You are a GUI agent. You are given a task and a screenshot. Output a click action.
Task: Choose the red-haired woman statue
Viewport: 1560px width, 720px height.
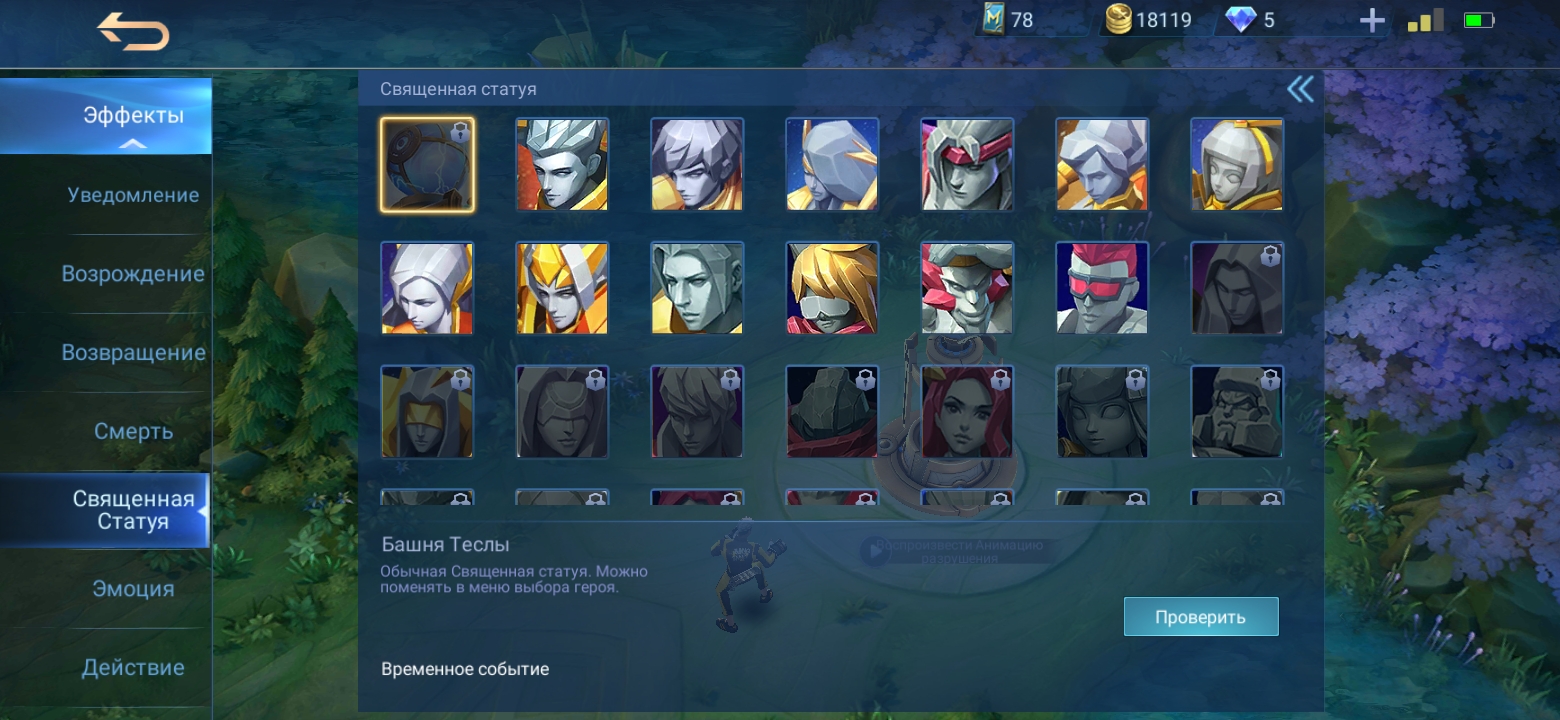click(967, 412)
